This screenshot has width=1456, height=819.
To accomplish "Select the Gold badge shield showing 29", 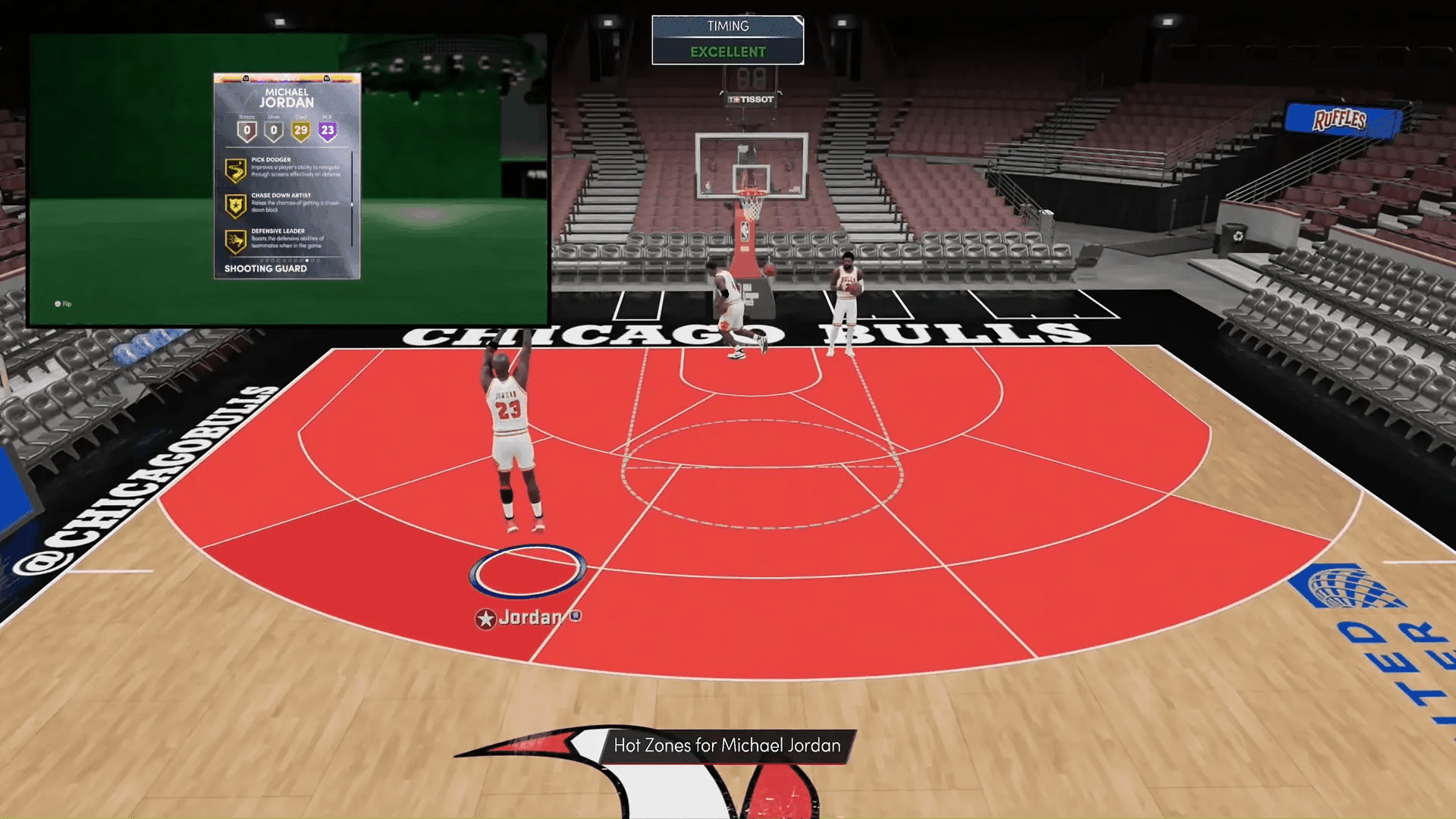I will point(303,129).
